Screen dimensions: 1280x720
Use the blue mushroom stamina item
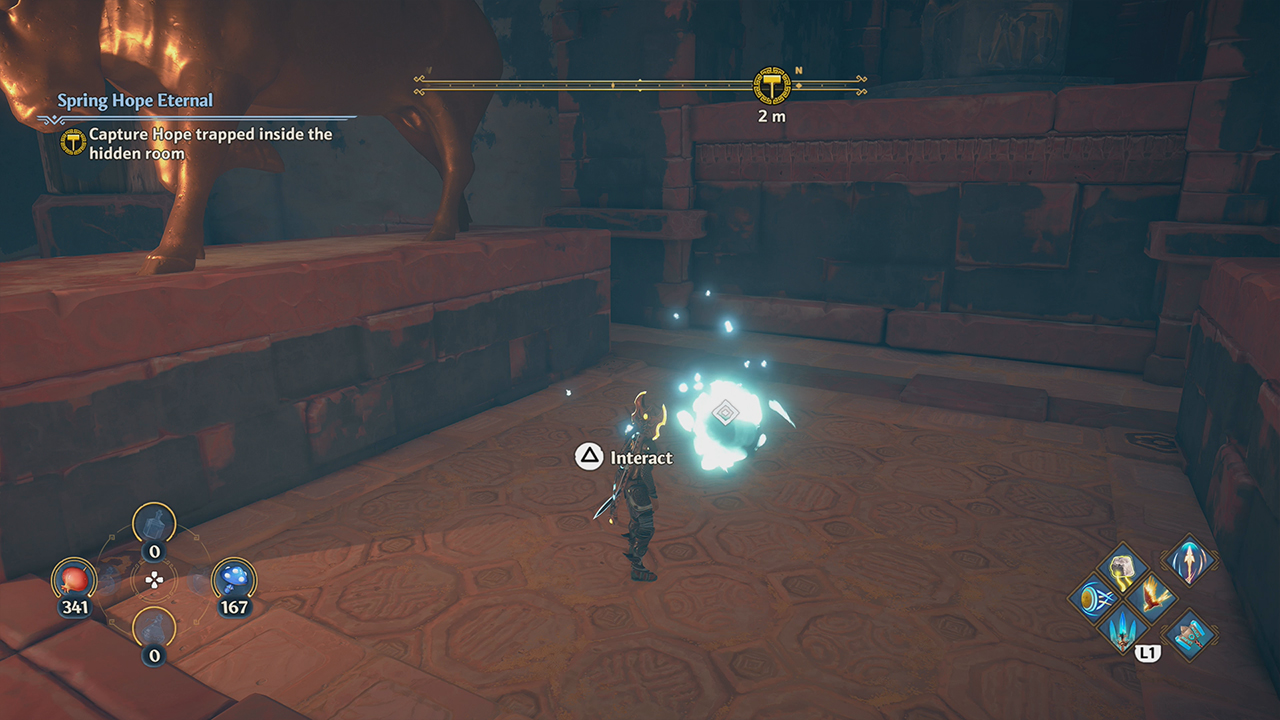pos(233,580)
